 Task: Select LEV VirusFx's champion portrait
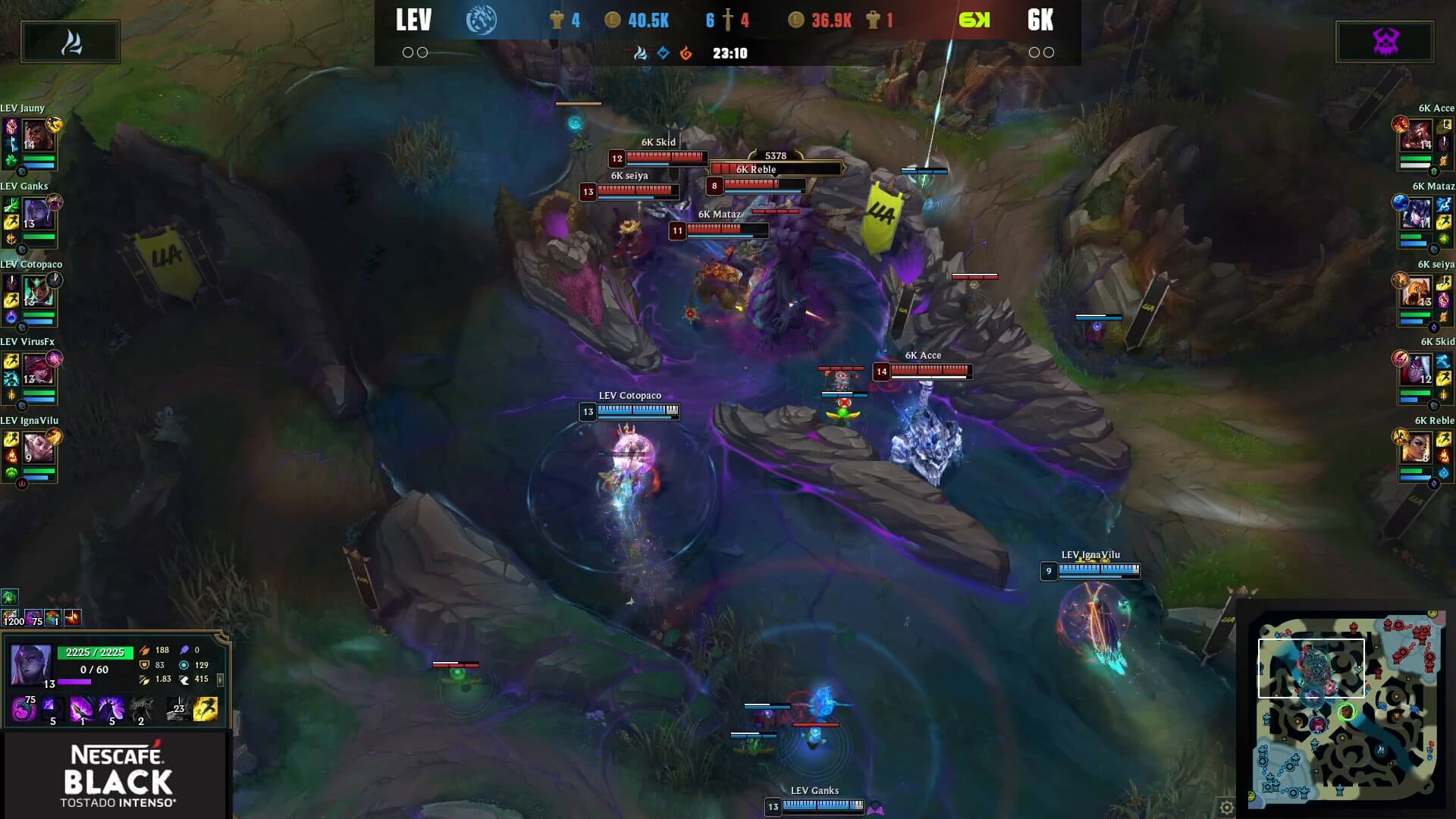[38, 370]
